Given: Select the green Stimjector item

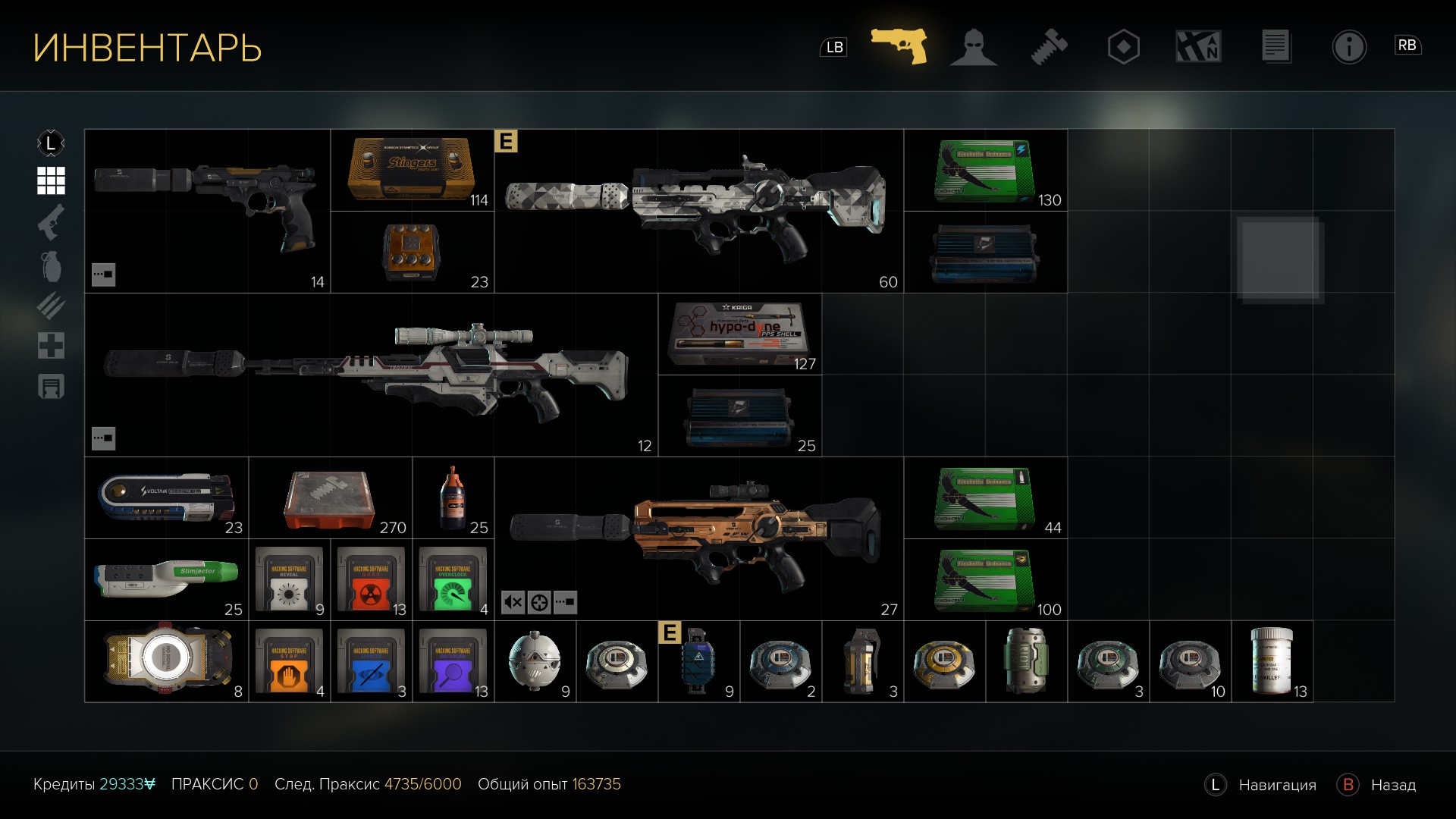Looking at the screenshot, I should [x=166, y=579].
